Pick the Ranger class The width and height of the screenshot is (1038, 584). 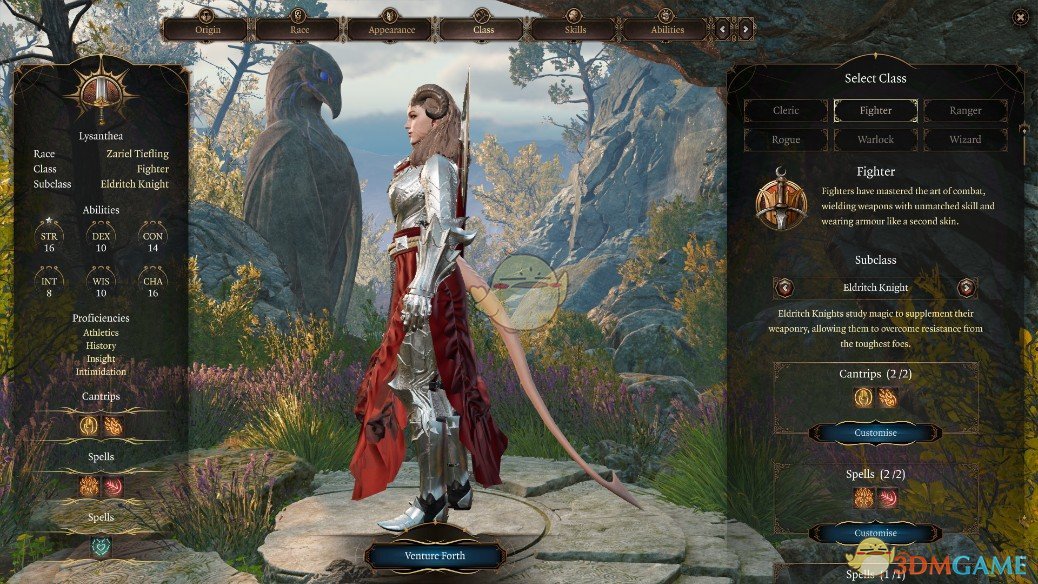point(965,111)
